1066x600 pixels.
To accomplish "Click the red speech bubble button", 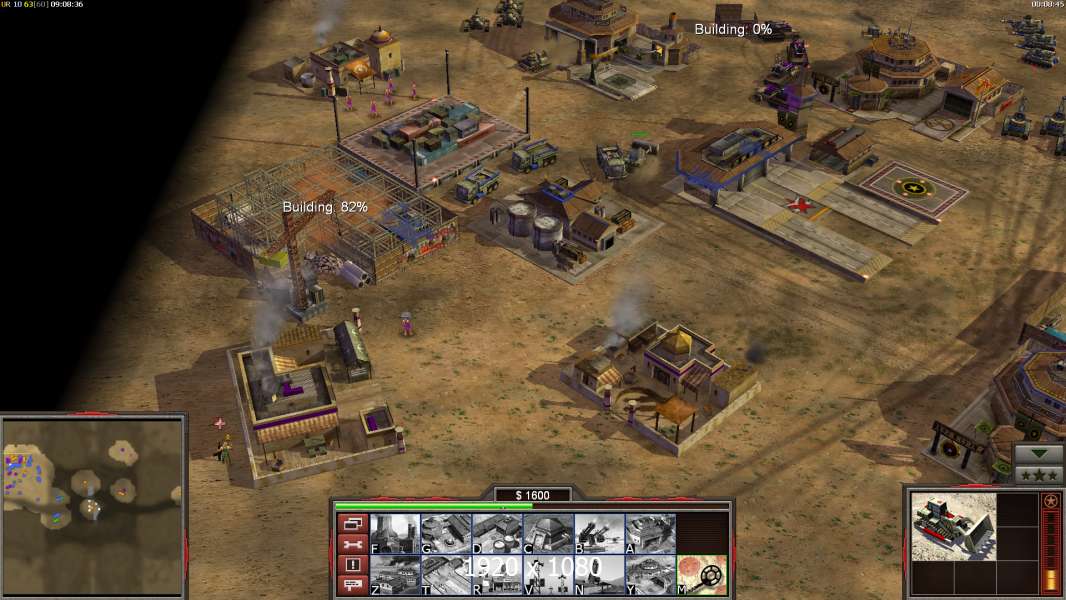I will point(351,586).
